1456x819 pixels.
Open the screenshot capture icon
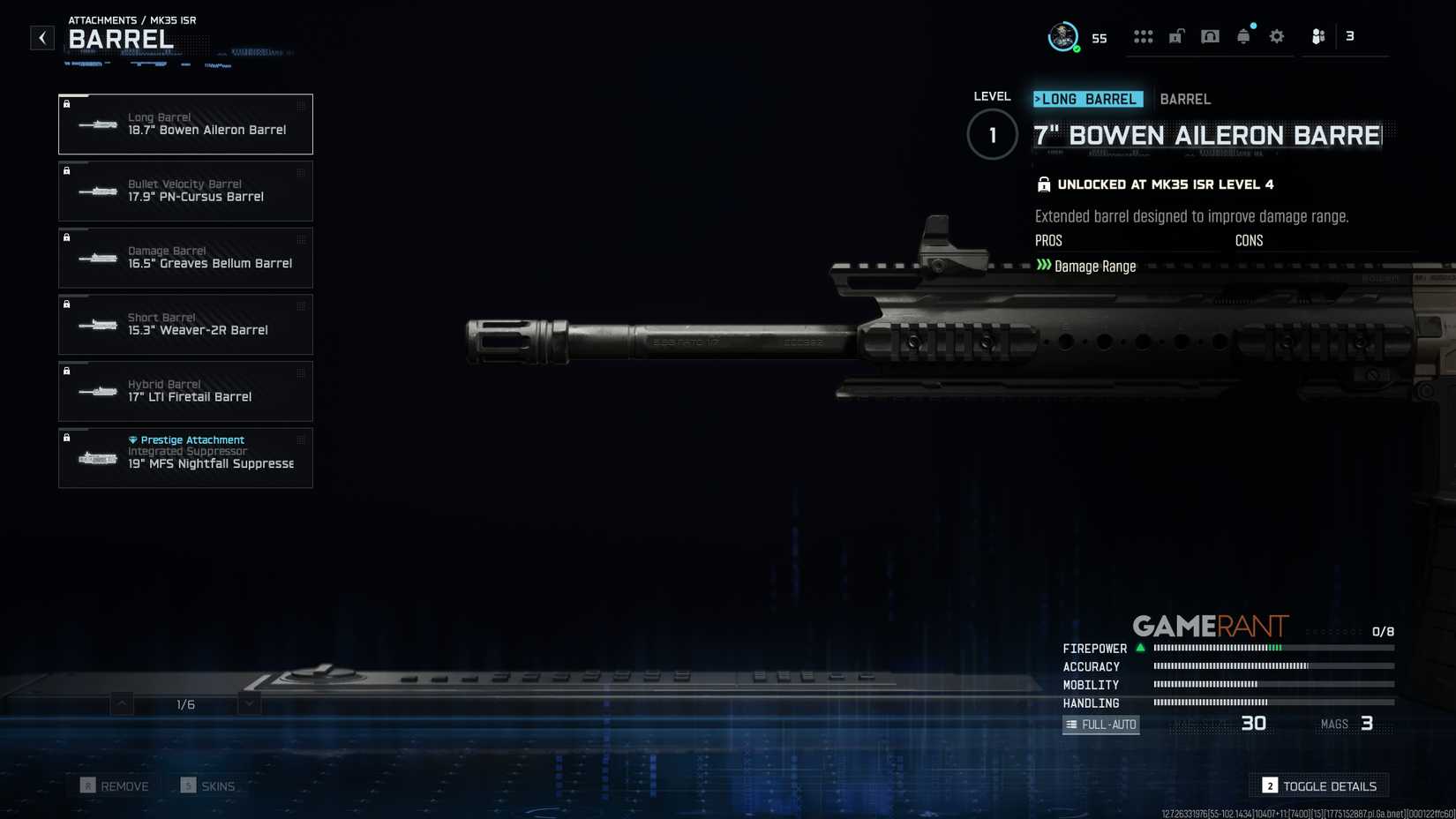click(x=1210, y=35)
